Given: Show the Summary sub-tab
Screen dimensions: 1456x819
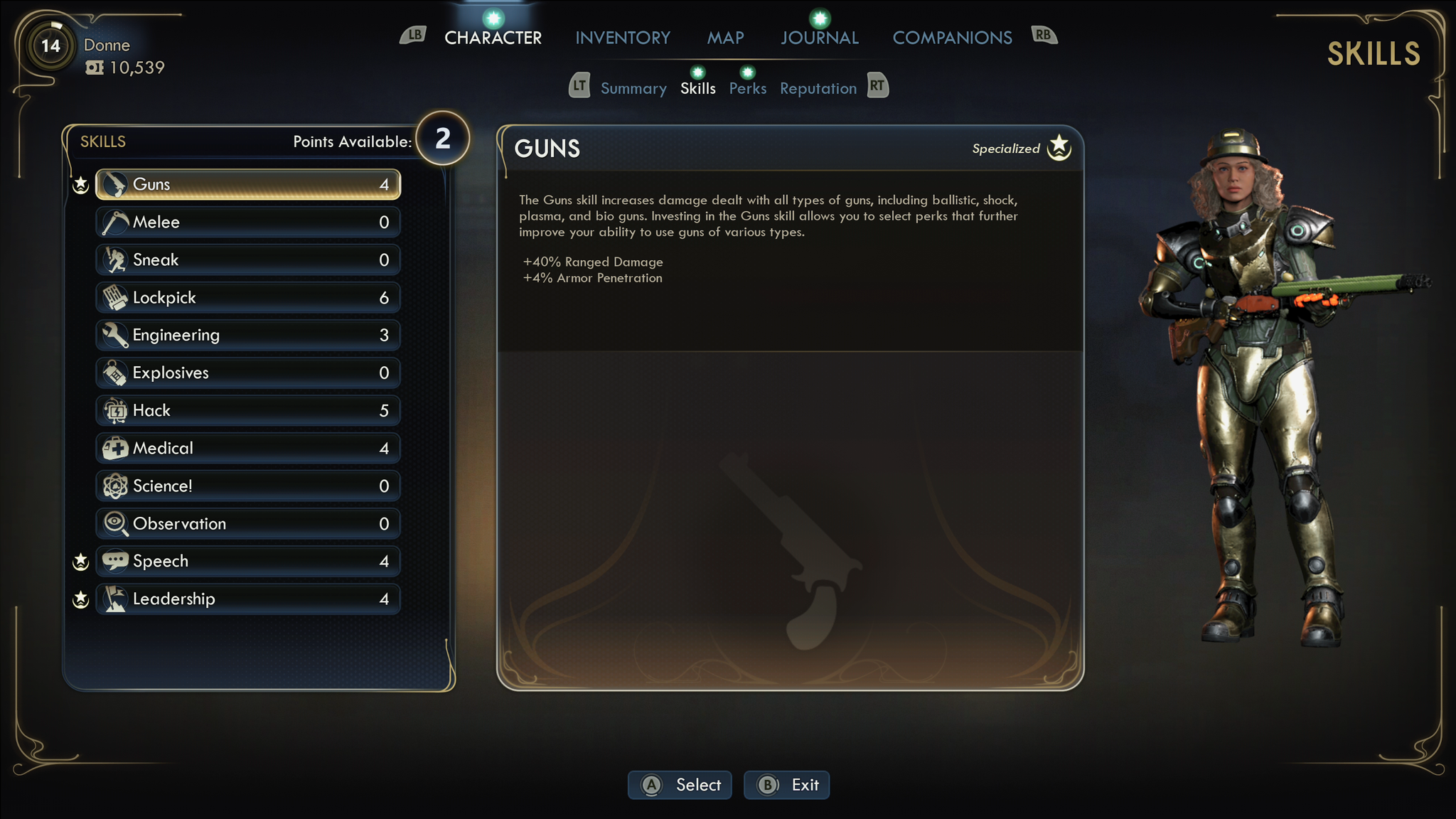Looking at the screenshot, I should (x=633, y=89).
